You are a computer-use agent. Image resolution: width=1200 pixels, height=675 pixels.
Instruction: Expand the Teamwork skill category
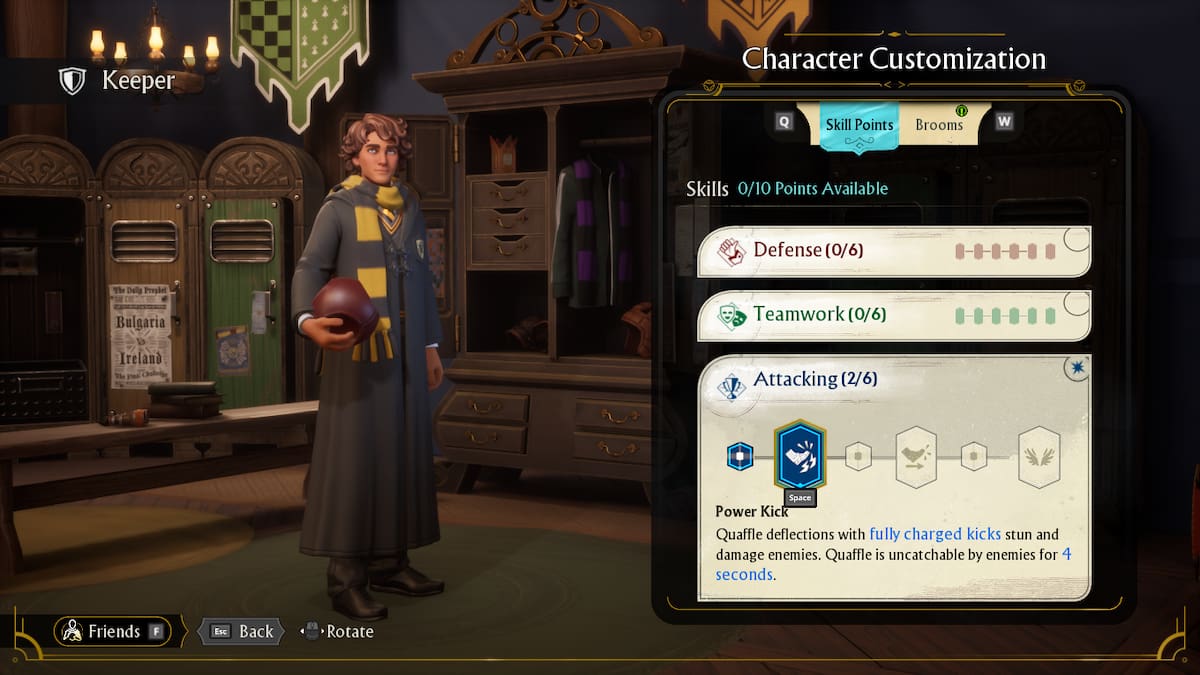[892, 315]
